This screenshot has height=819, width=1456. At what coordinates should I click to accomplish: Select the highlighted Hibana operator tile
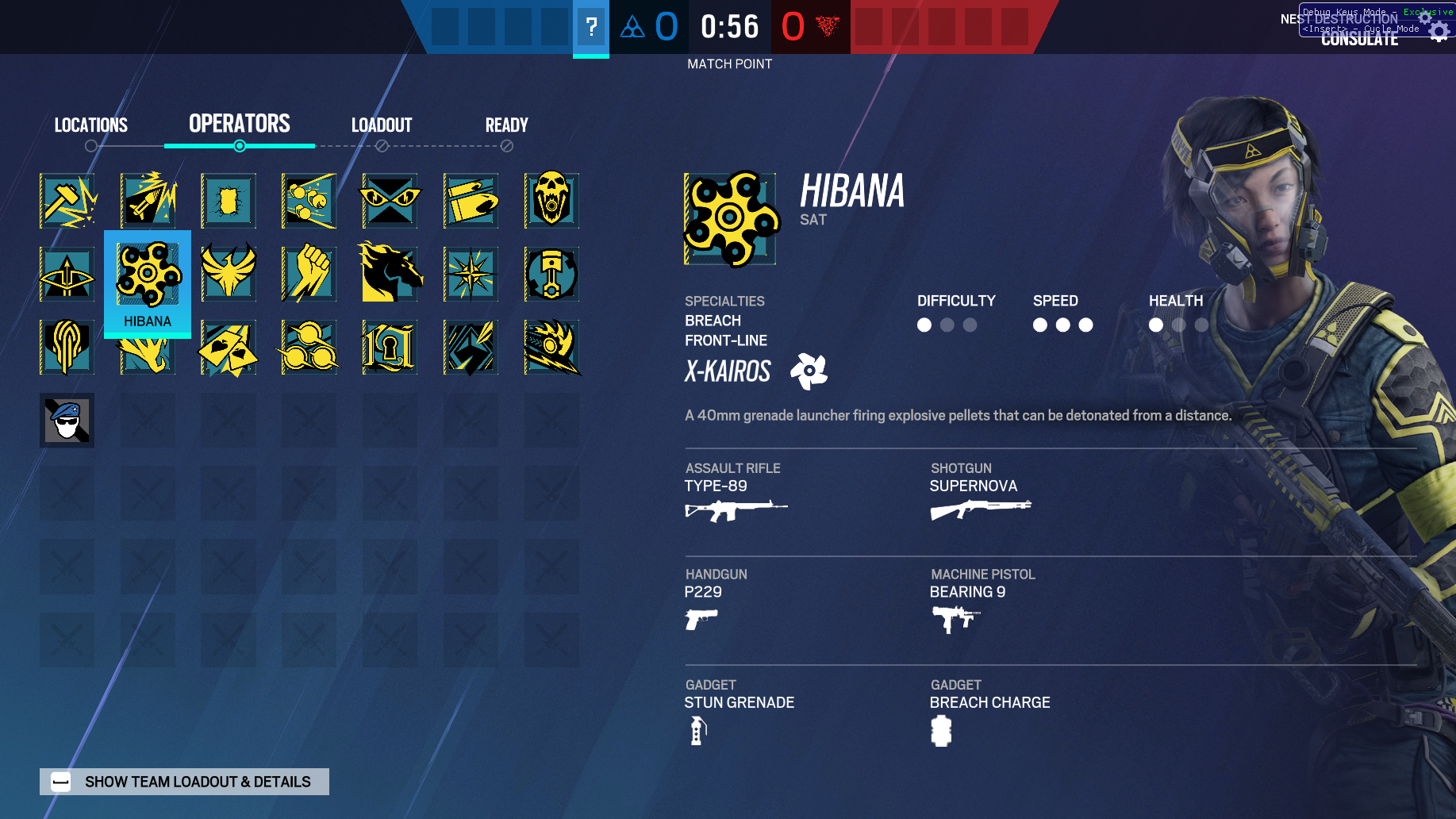click(x=148, y=283)
